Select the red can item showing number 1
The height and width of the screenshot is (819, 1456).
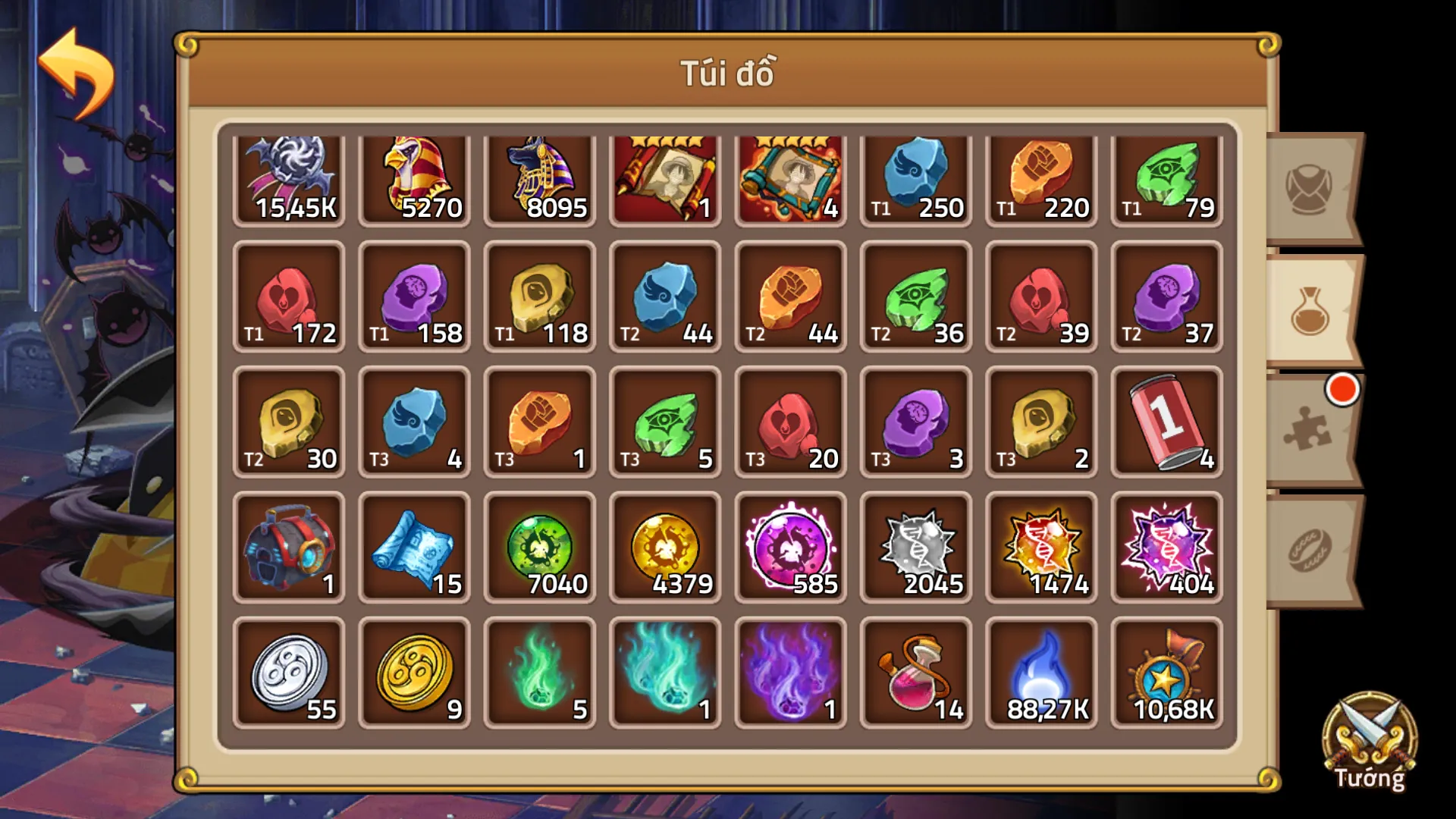pos(1165,422)
